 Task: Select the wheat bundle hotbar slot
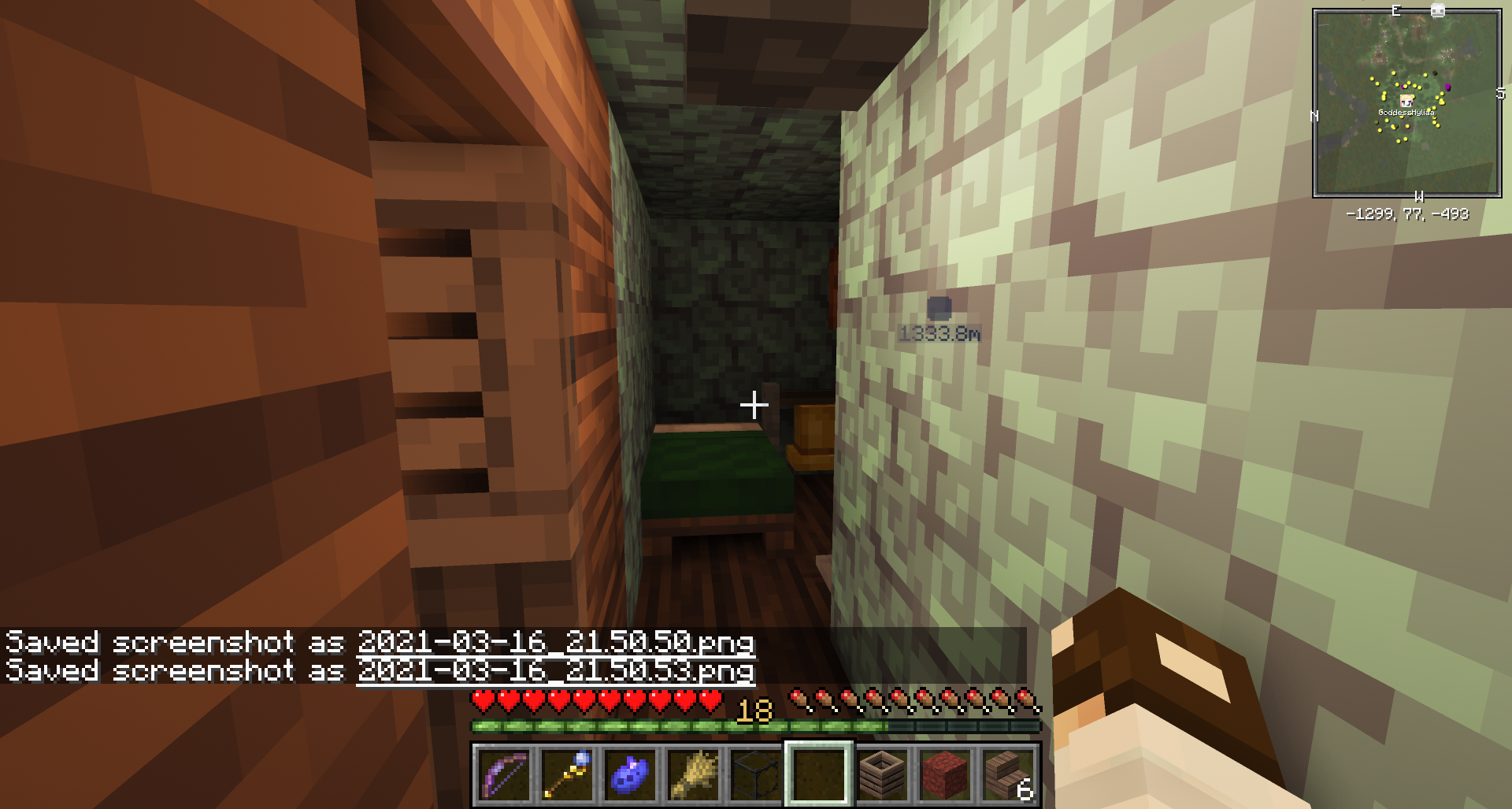pyautogui.click(x=693, y=774)
